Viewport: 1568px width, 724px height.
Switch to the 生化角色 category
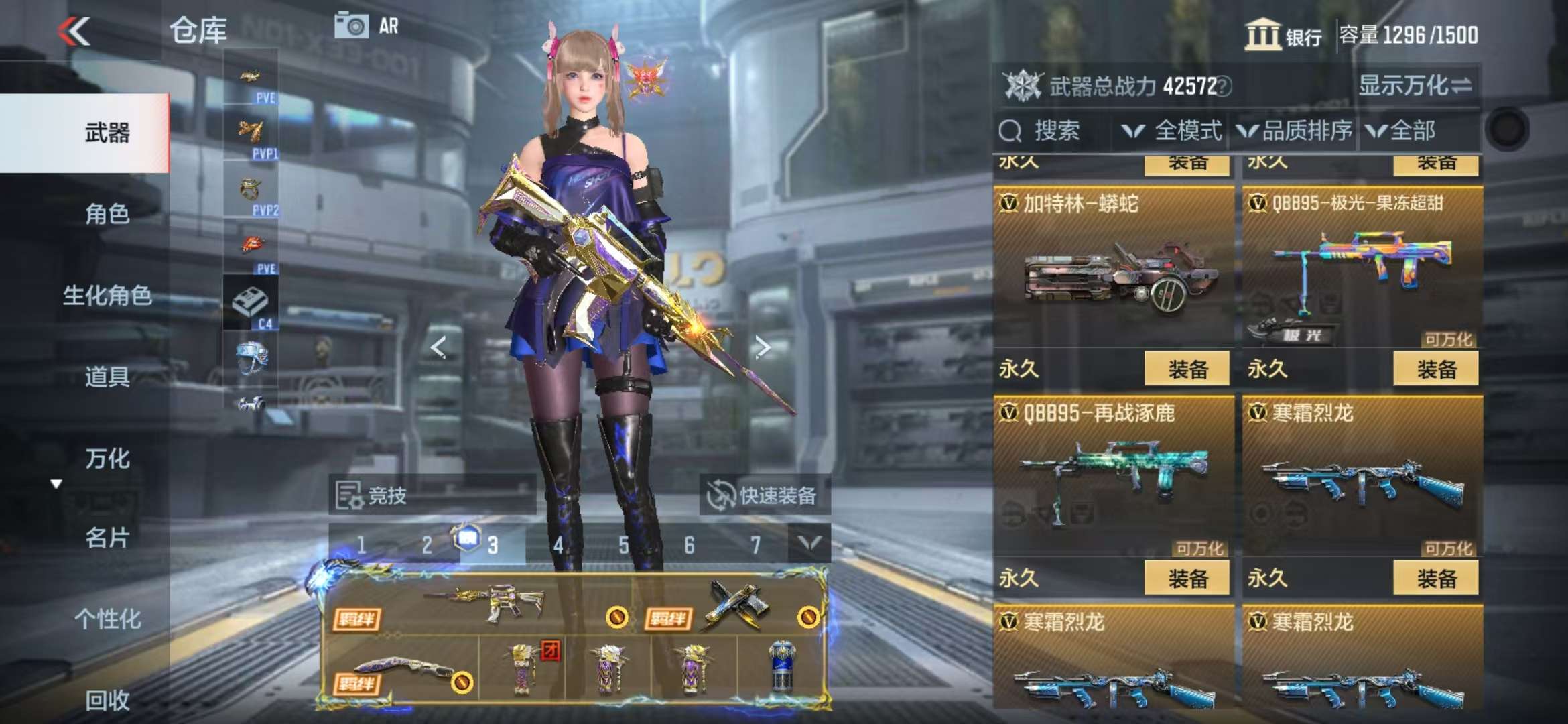(x=107, y=295)
